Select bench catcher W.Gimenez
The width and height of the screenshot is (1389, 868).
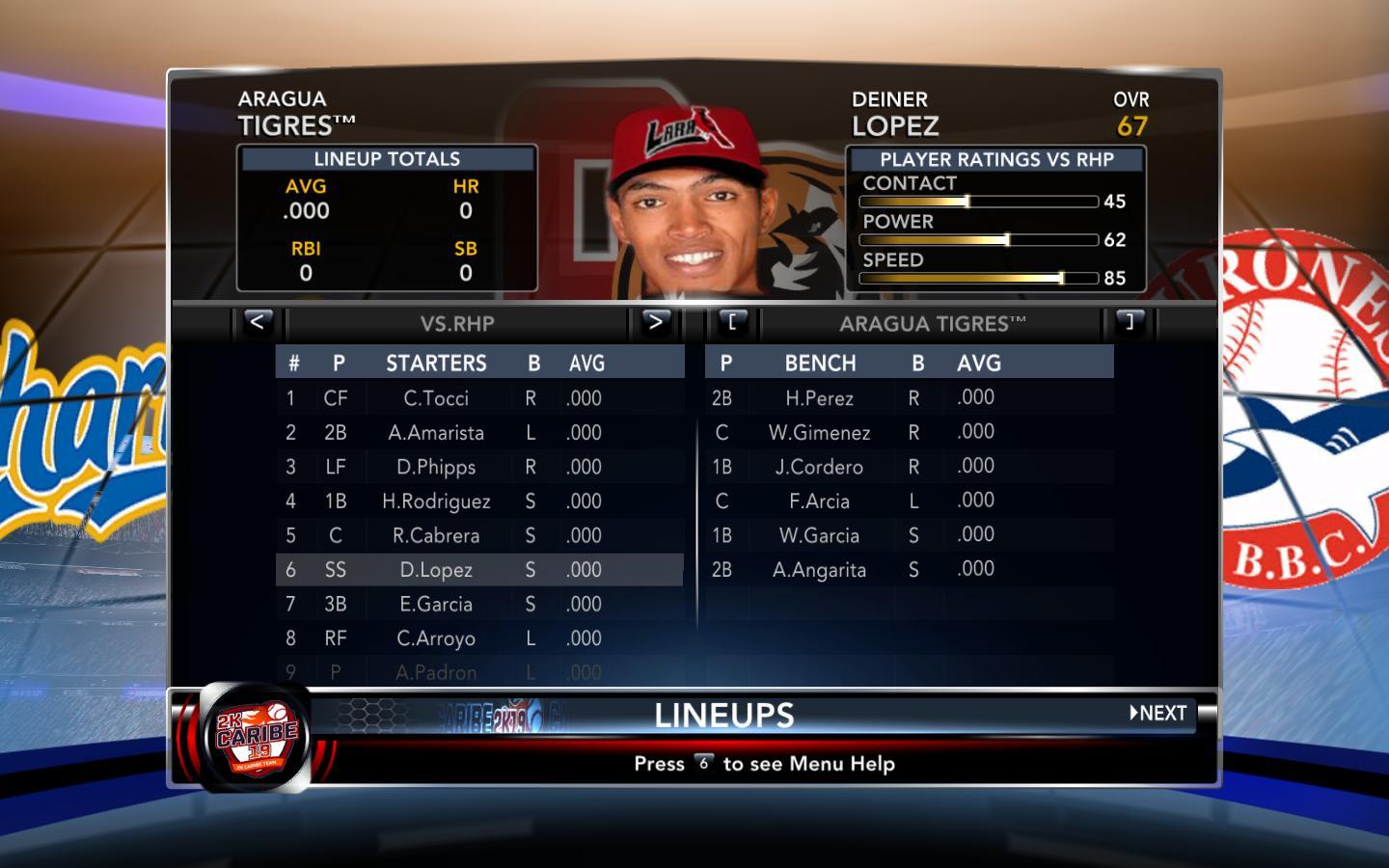click(819, 433)
